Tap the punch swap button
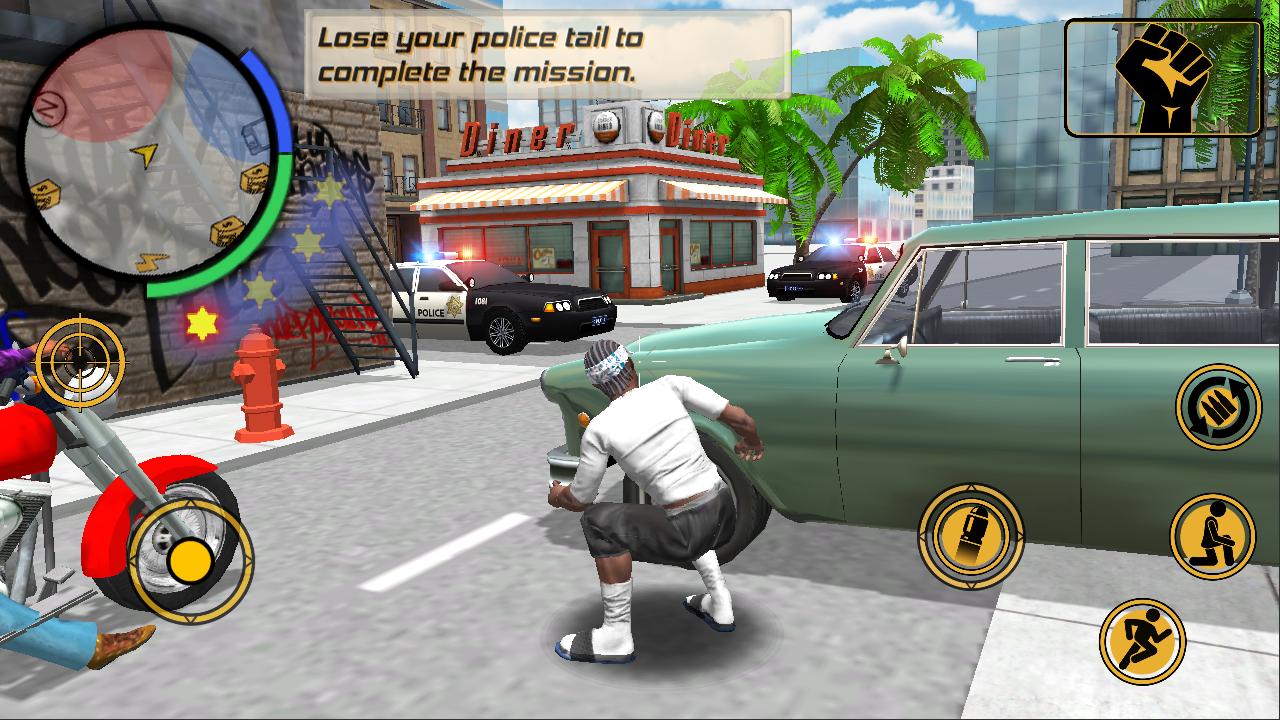Screen dimensions: 1280x720 click(x=1217, y=406)
